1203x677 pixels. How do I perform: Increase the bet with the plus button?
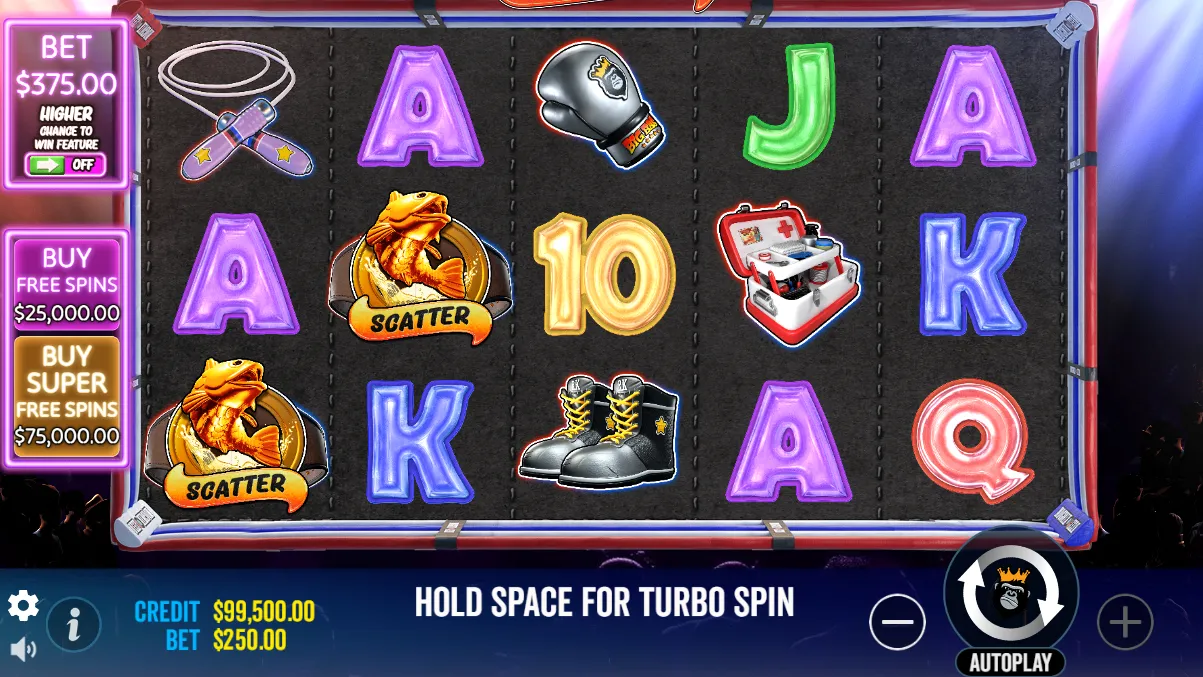(x=1125, y=623)
